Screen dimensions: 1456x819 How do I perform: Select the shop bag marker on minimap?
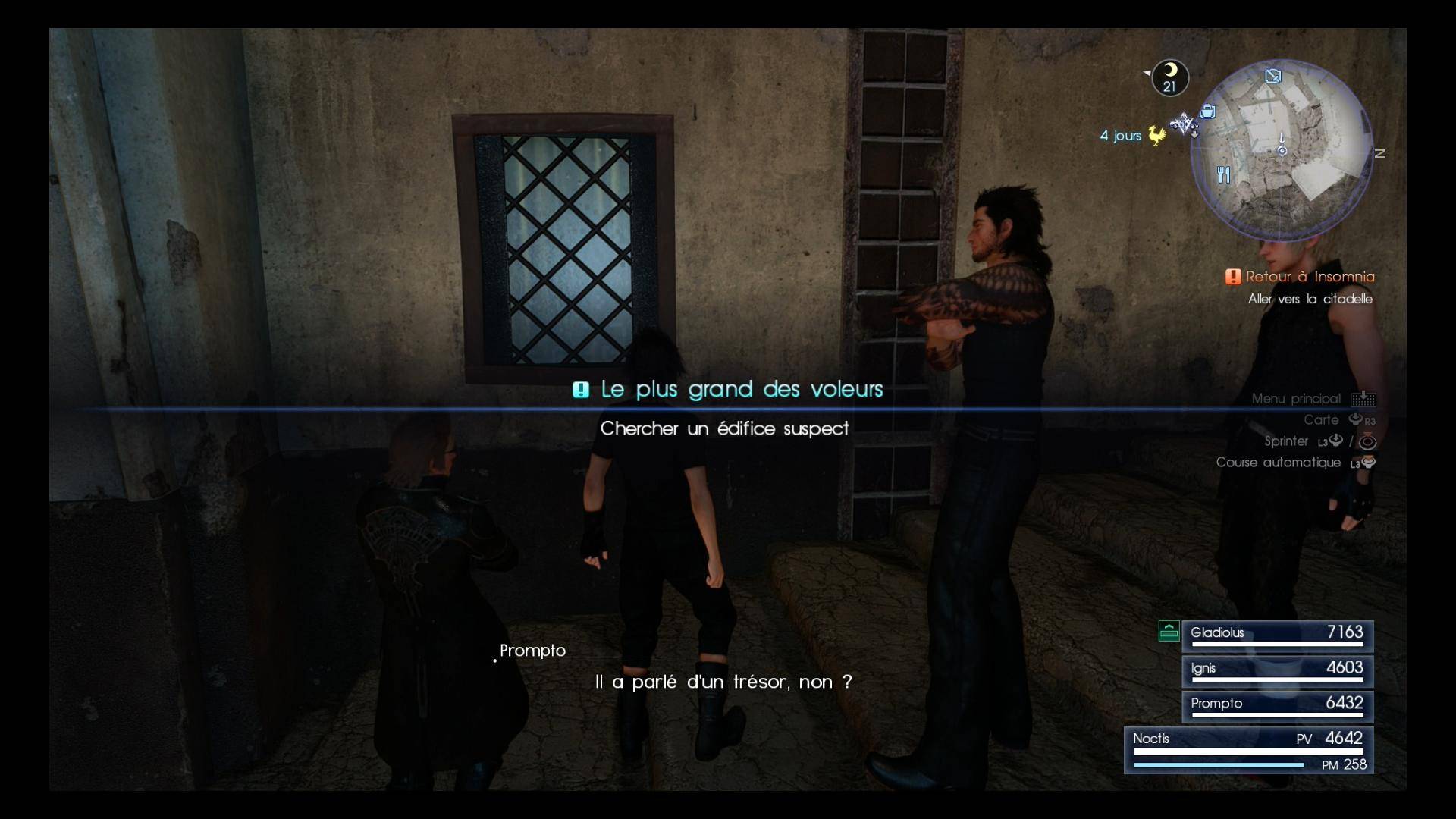(x=1208, y=112)
